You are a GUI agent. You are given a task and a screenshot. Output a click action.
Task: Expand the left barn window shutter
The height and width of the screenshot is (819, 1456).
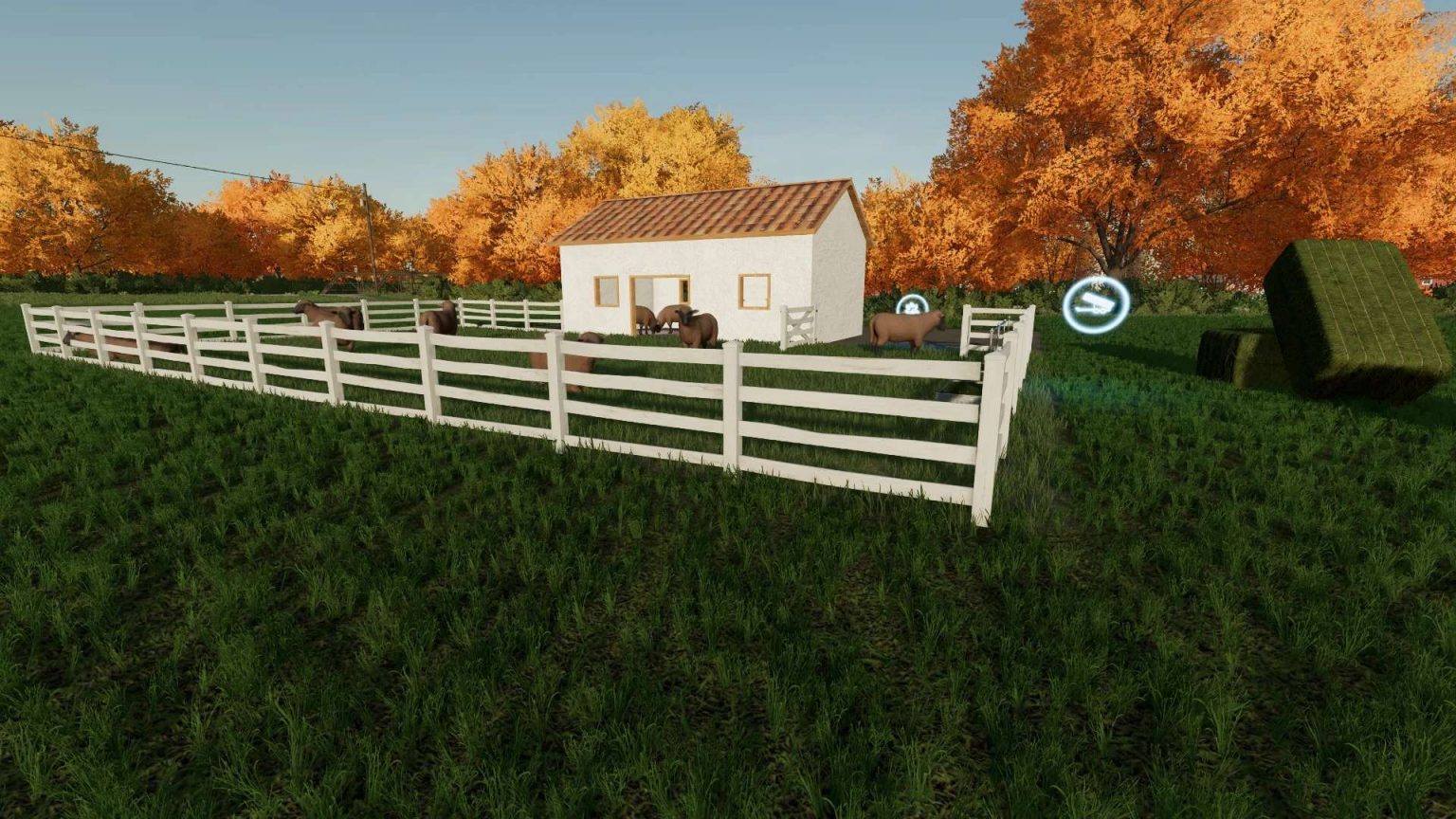[x=607, y=290]
